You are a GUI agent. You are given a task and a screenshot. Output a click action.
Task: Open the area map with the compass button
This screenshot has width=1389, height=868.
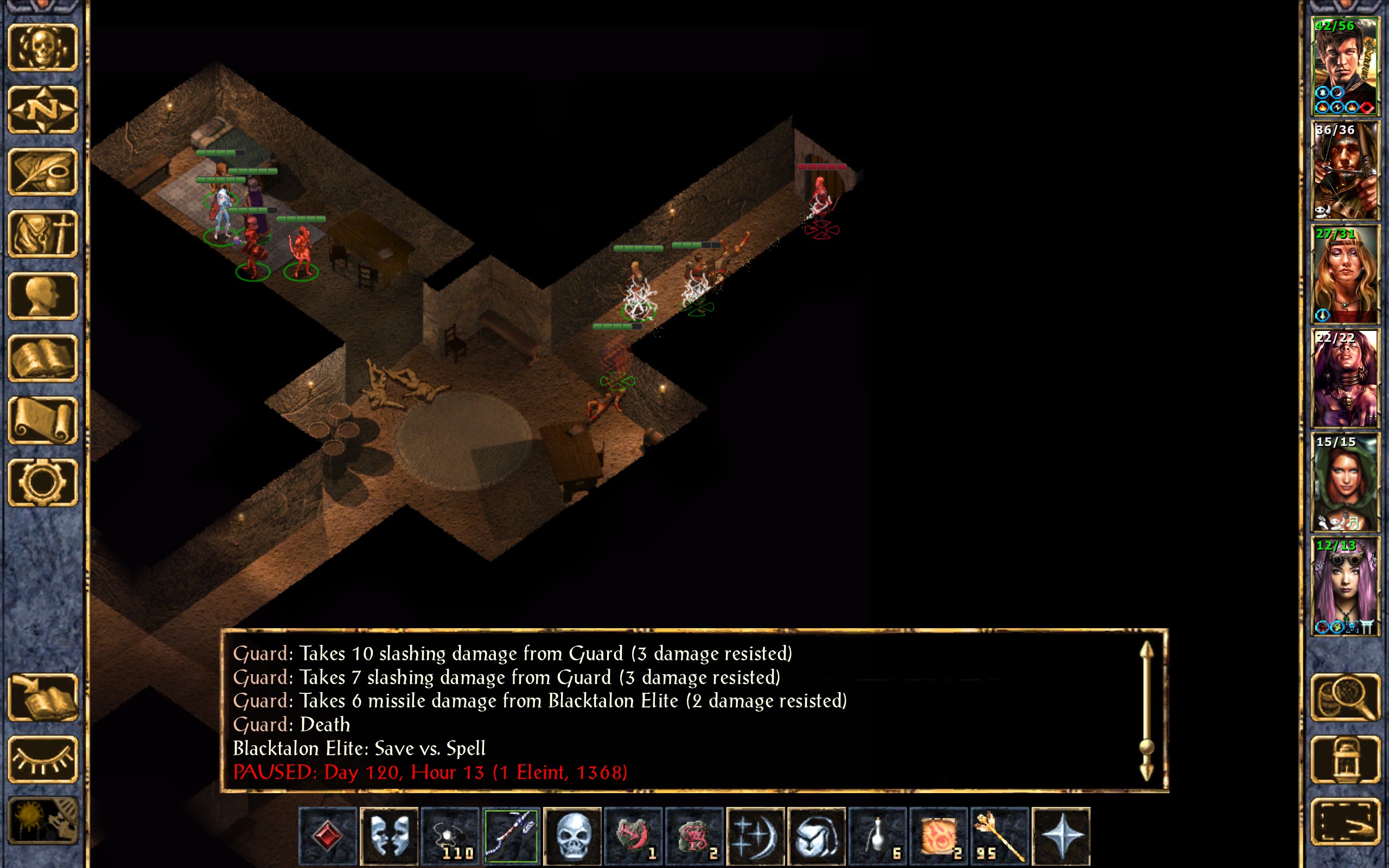[43, 110]
